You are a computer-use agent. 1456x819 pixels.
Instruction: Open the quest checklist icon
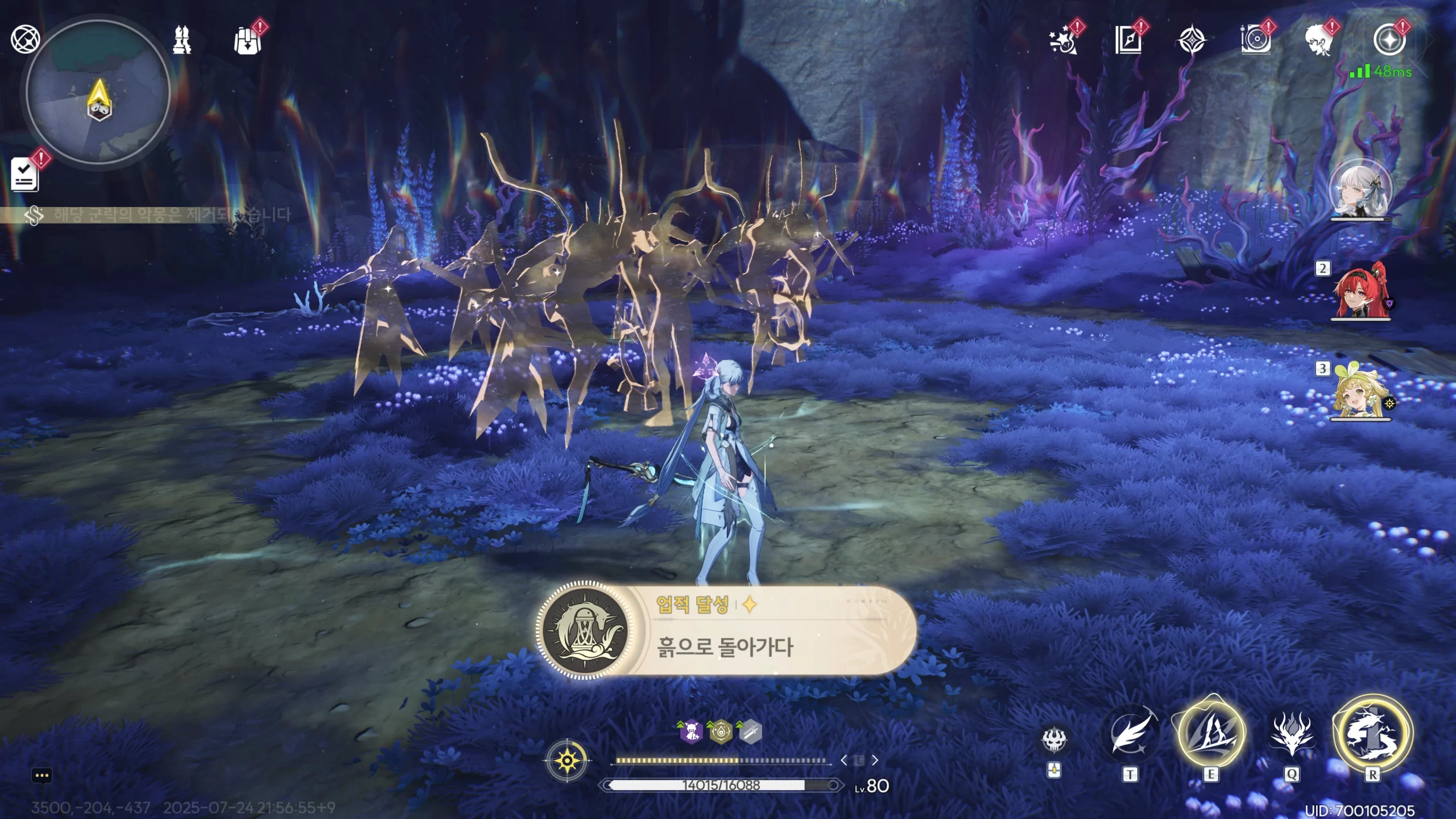coord(25,175)
